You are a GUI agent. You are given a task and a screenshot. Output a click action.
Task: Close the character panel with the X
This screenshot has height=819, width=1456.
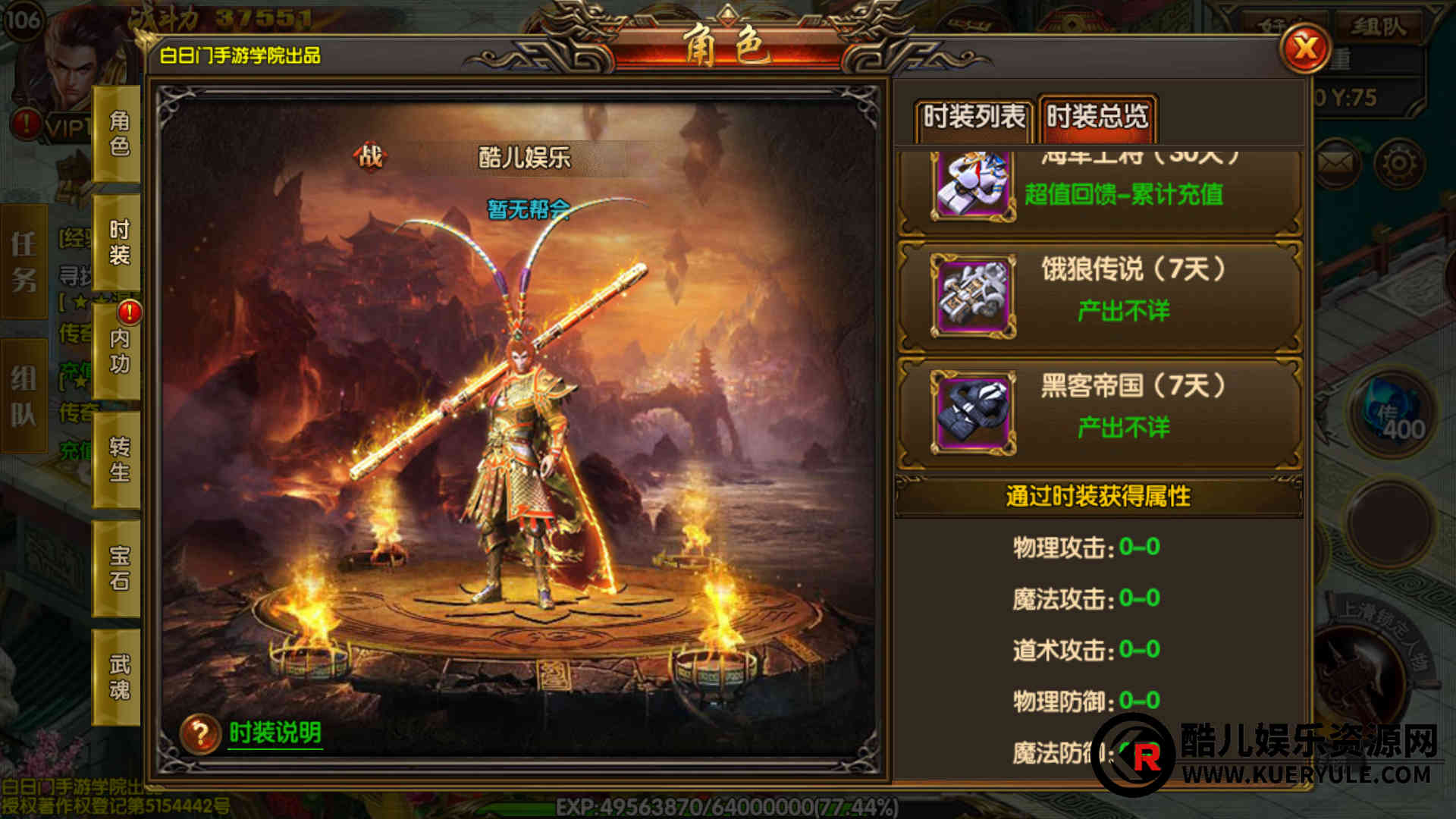click(1304, 49)
